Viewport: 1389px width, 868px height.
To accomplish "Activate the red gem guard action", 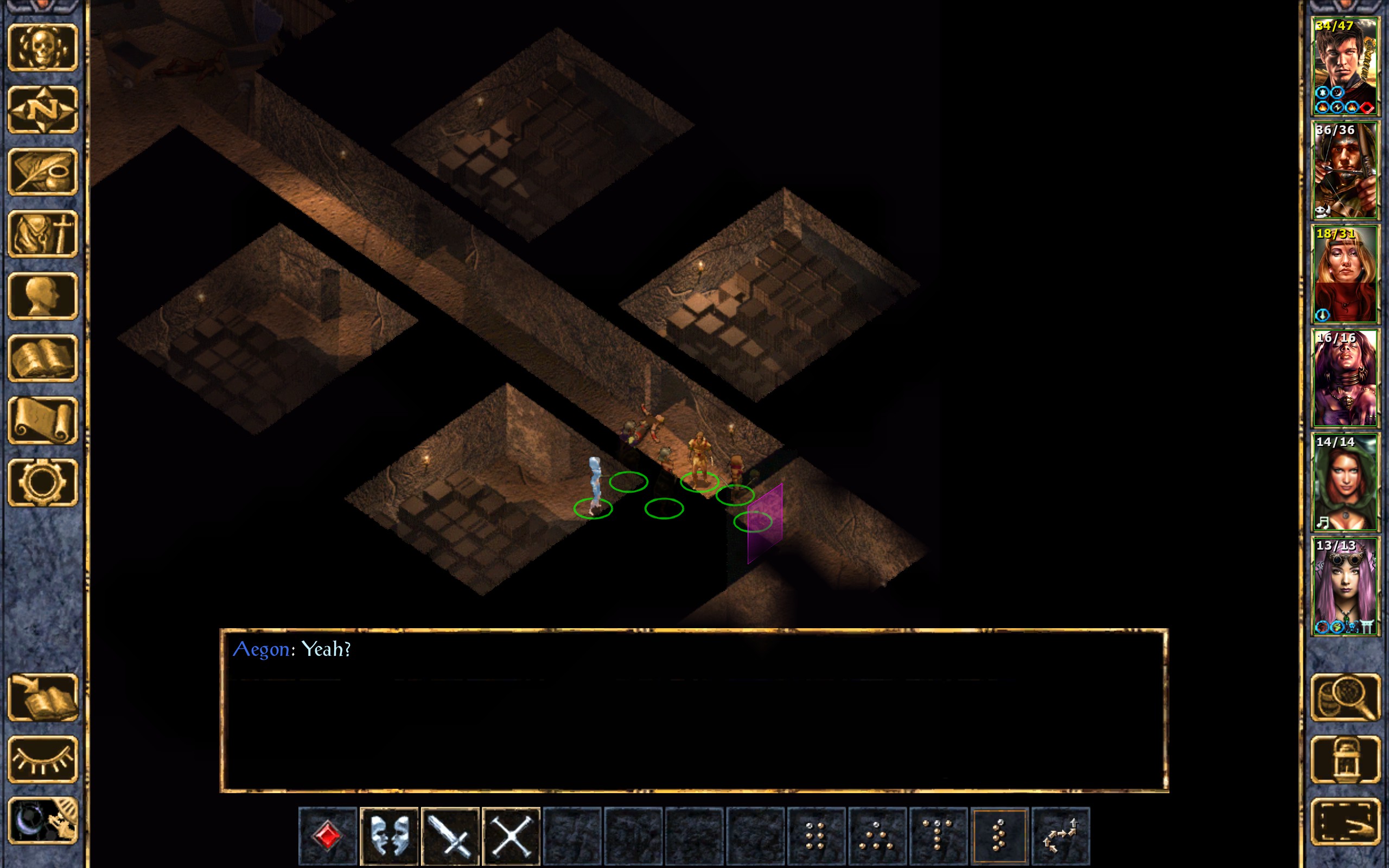I will 328,835.
